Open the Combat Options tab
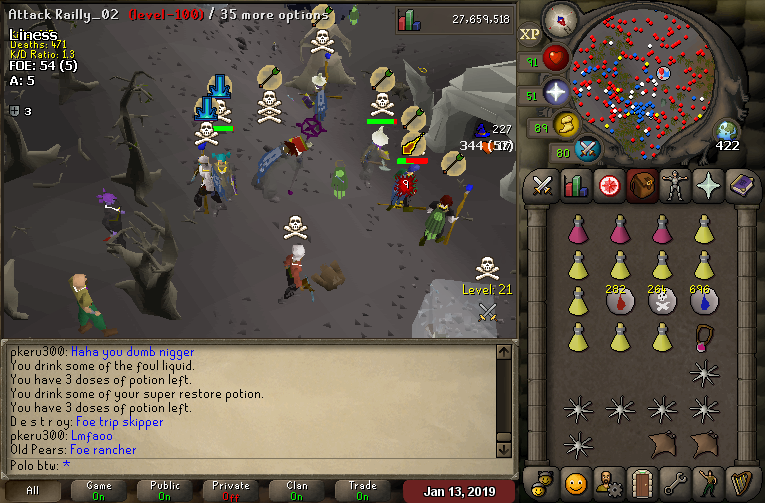Viewport: 765px width, 503px height. (543, 186)
